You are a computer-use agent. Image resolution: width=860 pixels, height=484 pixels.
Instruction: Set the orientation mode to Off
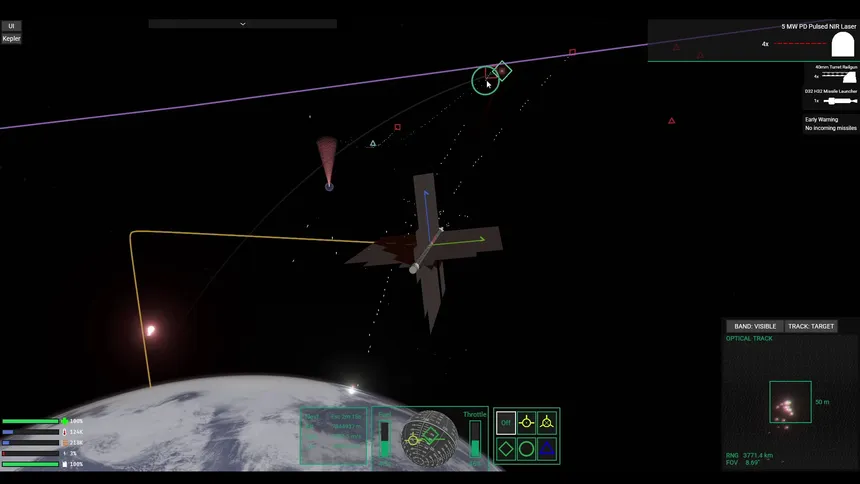[506, 423]
